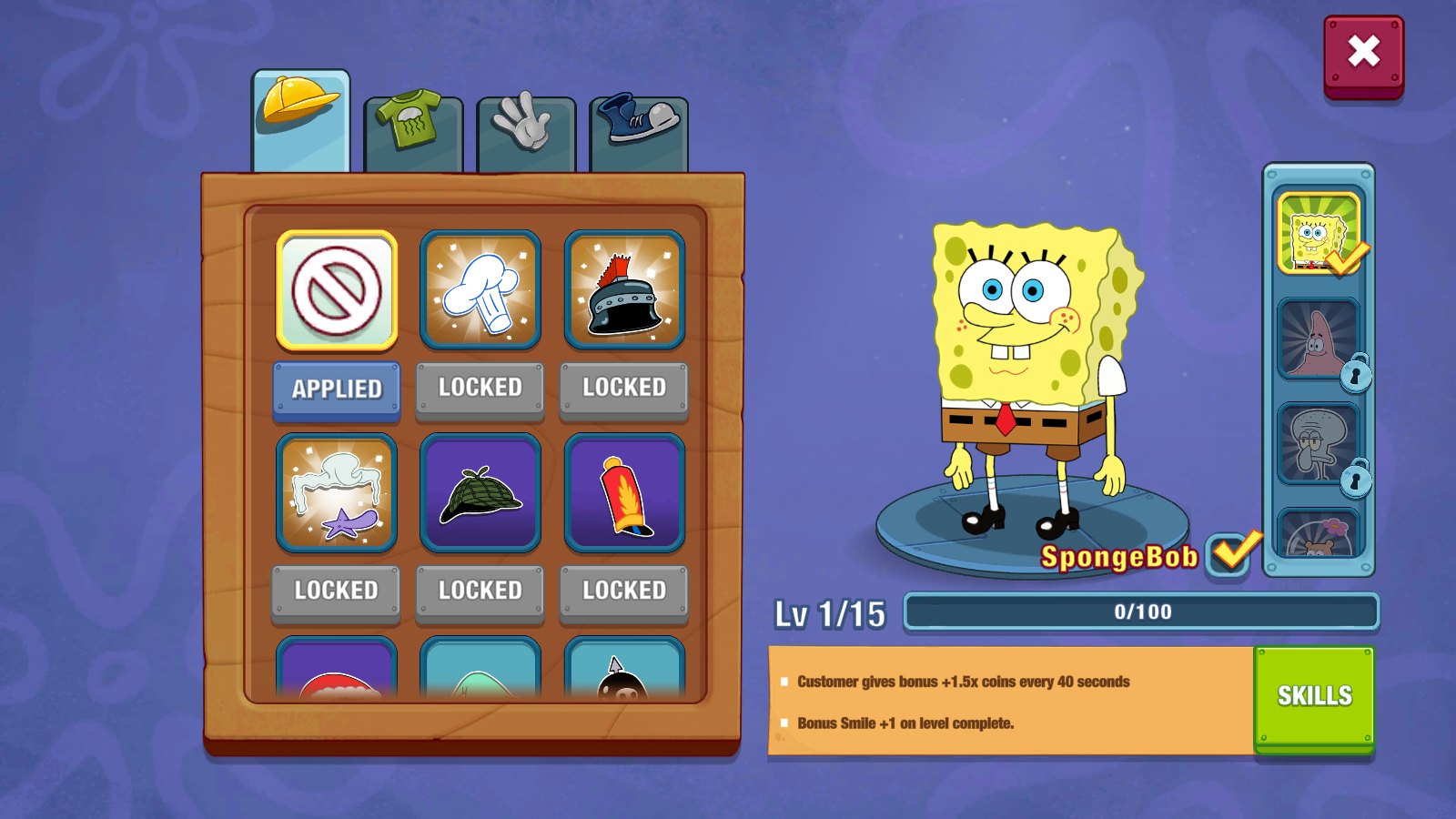Viewport: 1456px width, 819px height.
Task: Switch to the gloves tab
Action: pos(526,133)
